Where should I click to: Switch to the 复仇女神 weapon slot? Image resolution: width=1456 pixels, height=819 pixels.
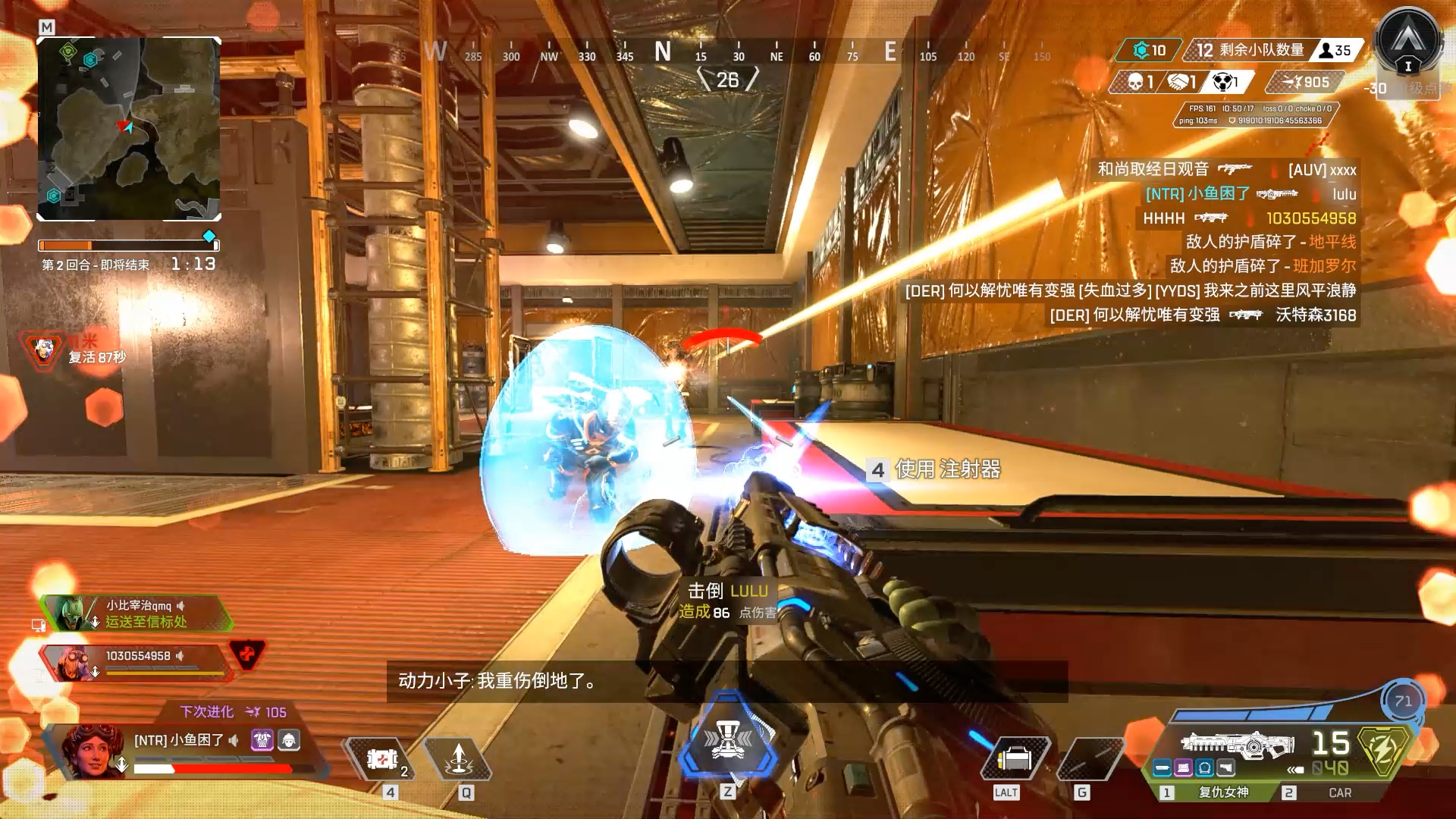click(x=1222, y=792)
